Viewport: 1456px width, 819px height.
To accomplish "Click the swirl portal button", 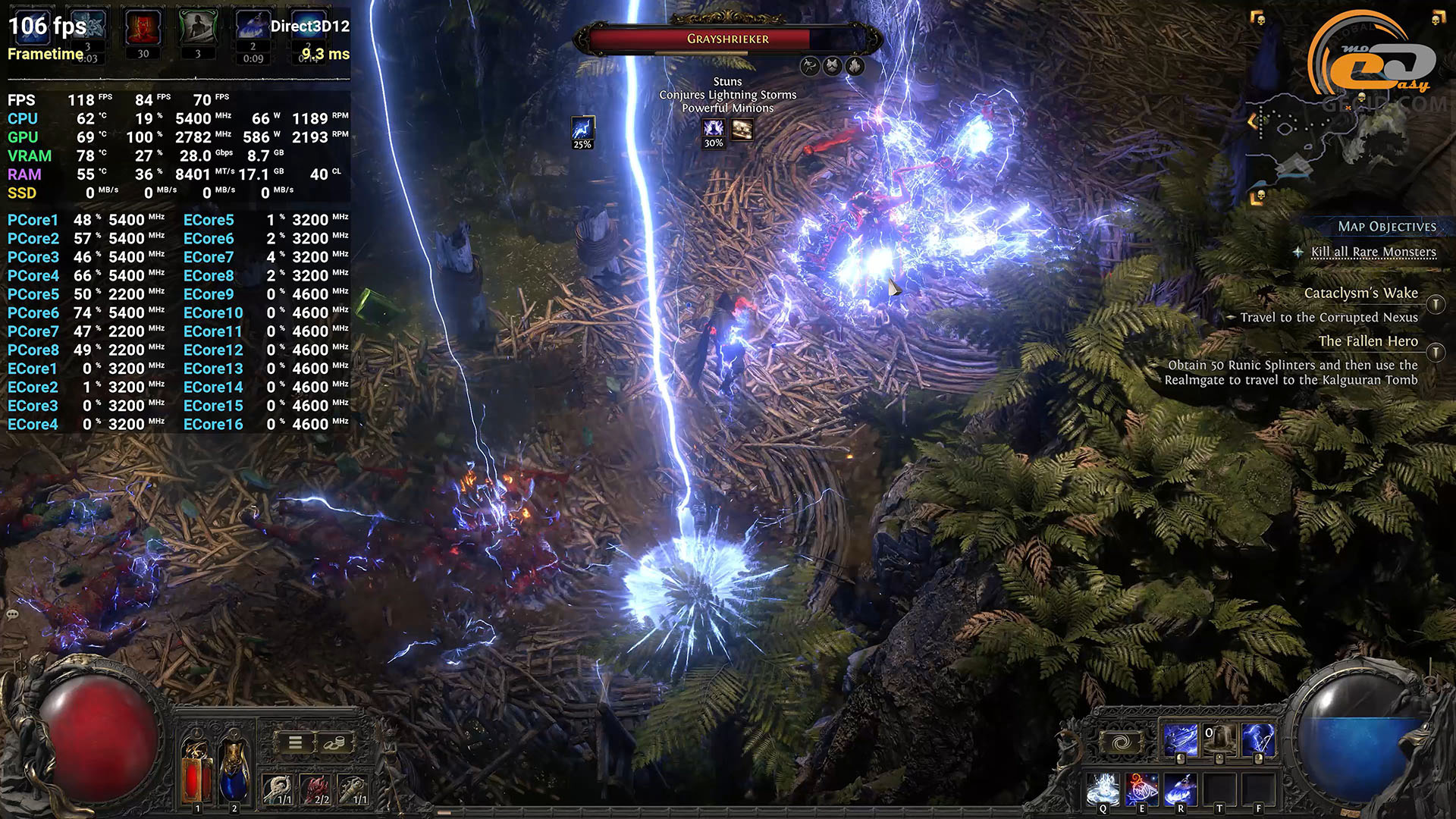I will click(x=1121, y=742).
